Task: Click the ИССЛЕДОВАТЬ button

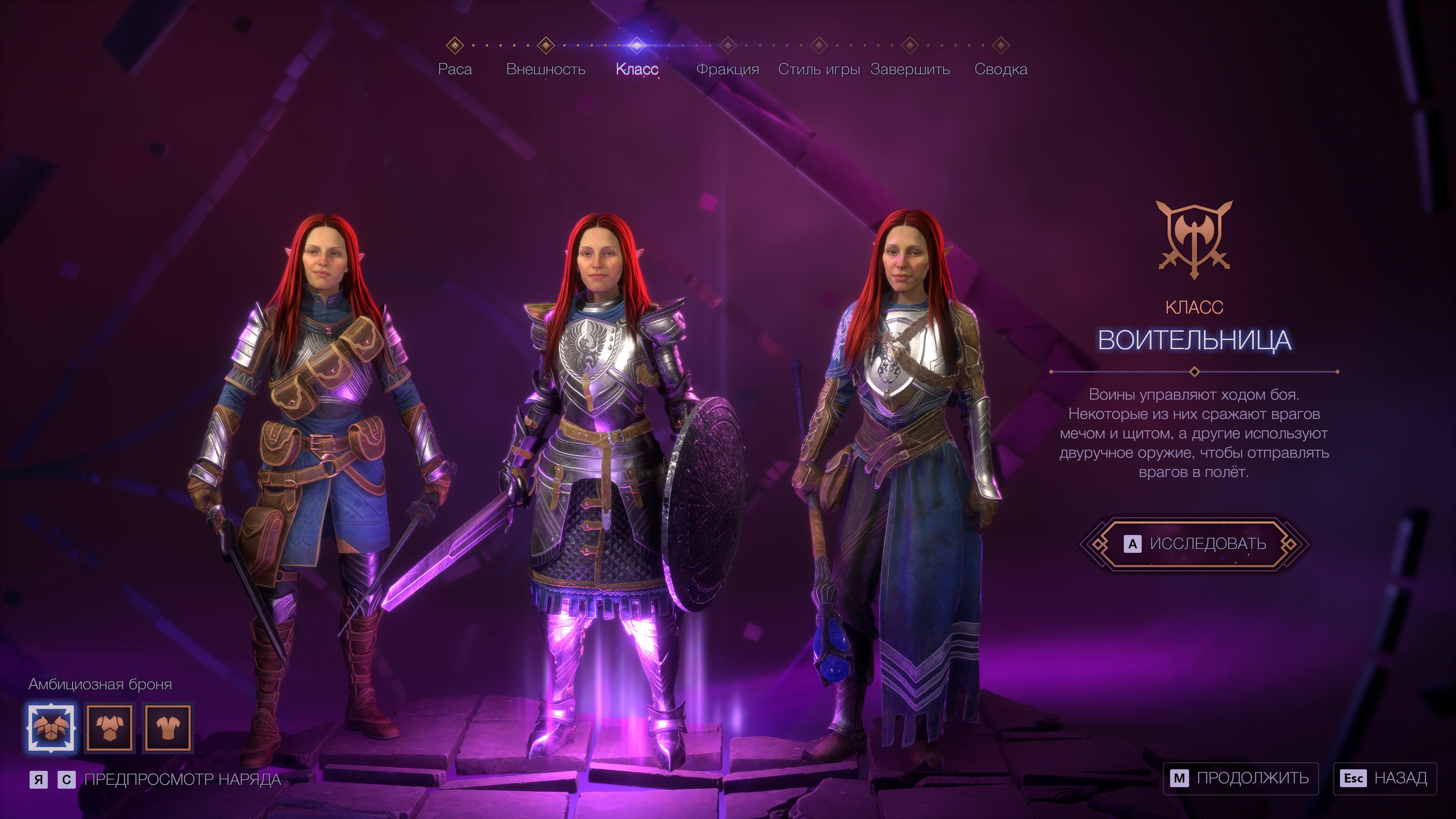Action: 1194,544
